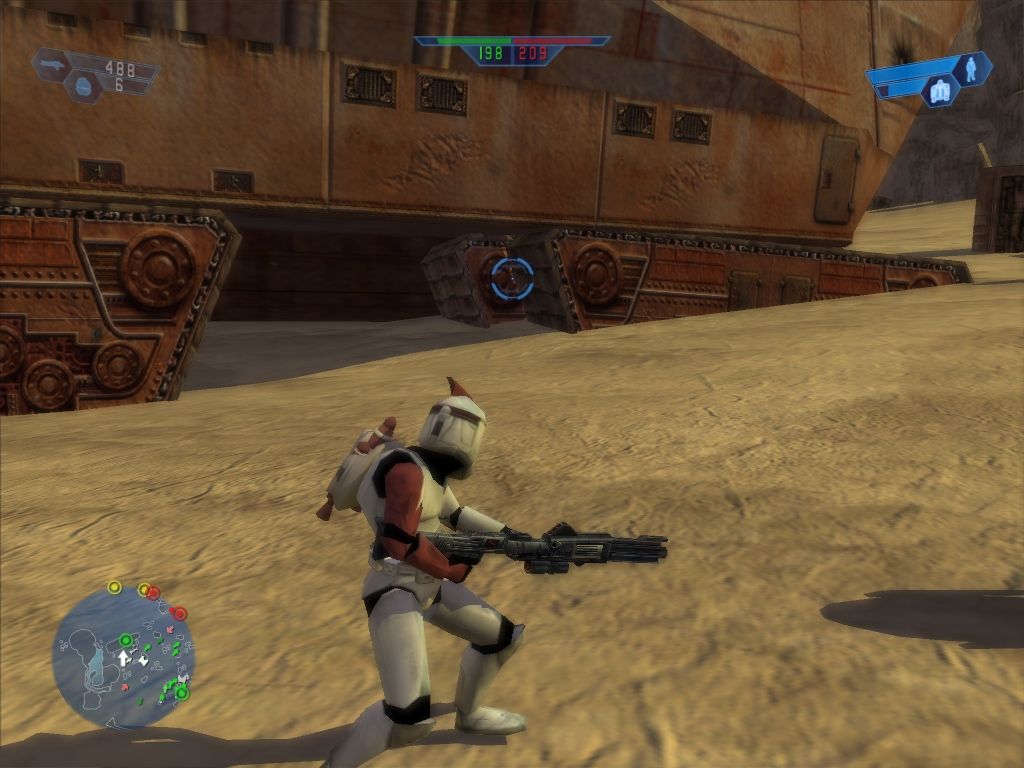1024x768 pixels.
Task: Click the soldier silhouette status icon
Action: click(969, 69)
